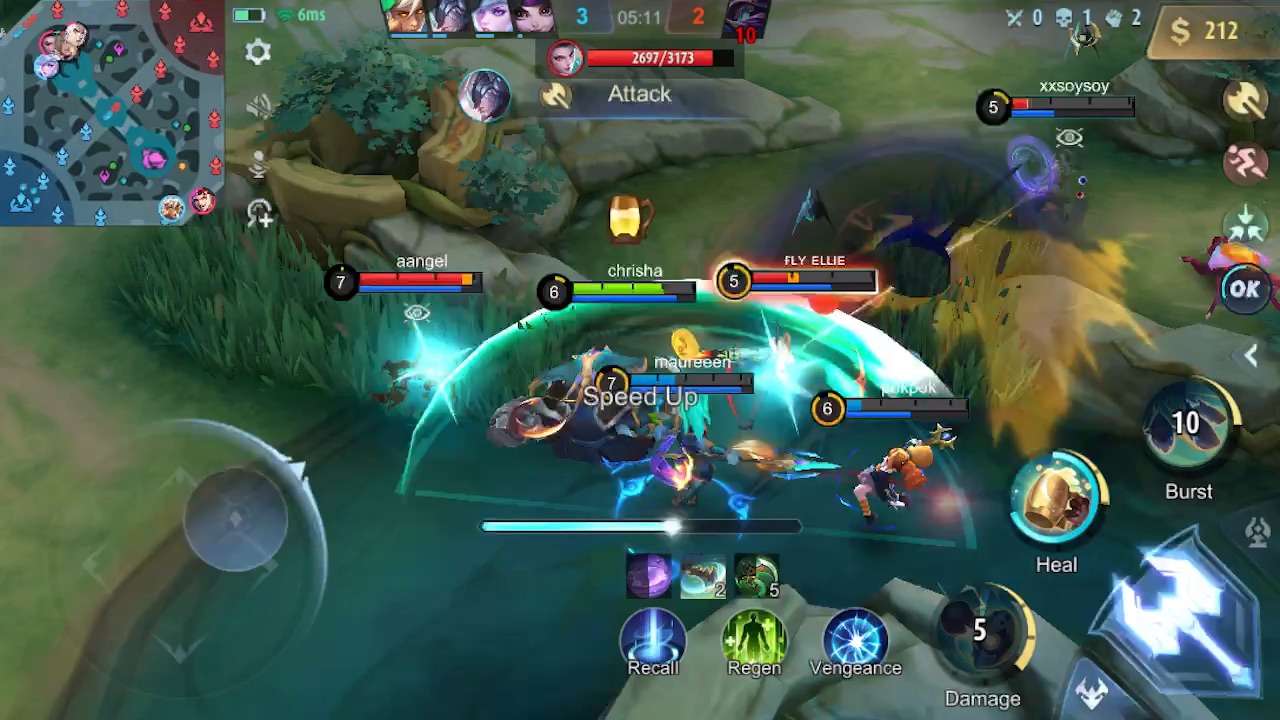Image resolution: width=1280 pixels, height=720 pixels.
Task: Open the minimap
Action: click(110, 110)
